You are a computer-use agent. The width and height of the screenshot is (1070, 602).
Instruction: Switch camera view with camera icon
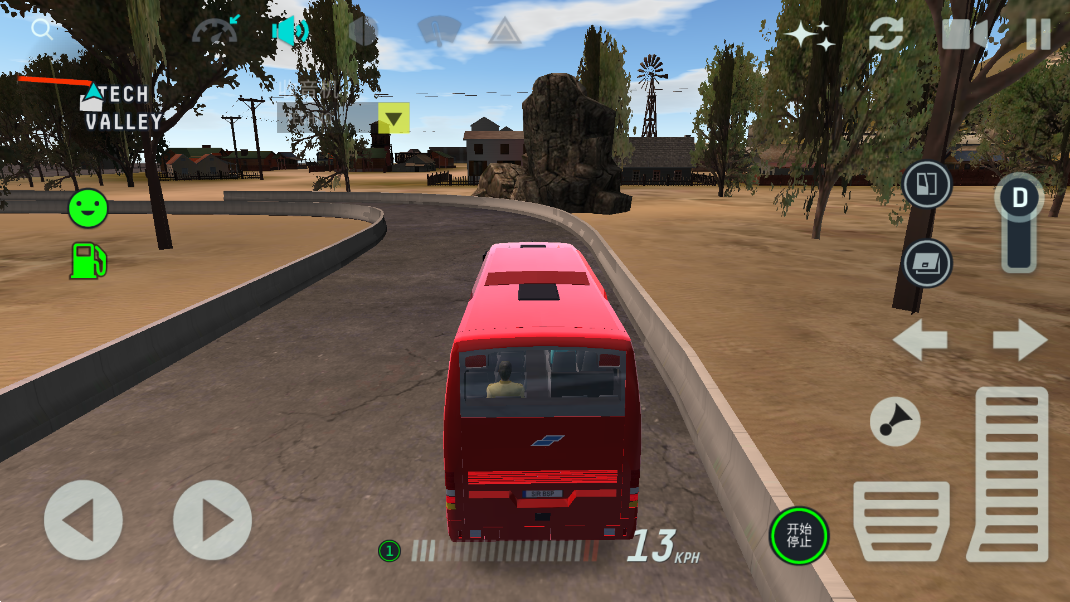pyautogui.click(x=967, y=34)
